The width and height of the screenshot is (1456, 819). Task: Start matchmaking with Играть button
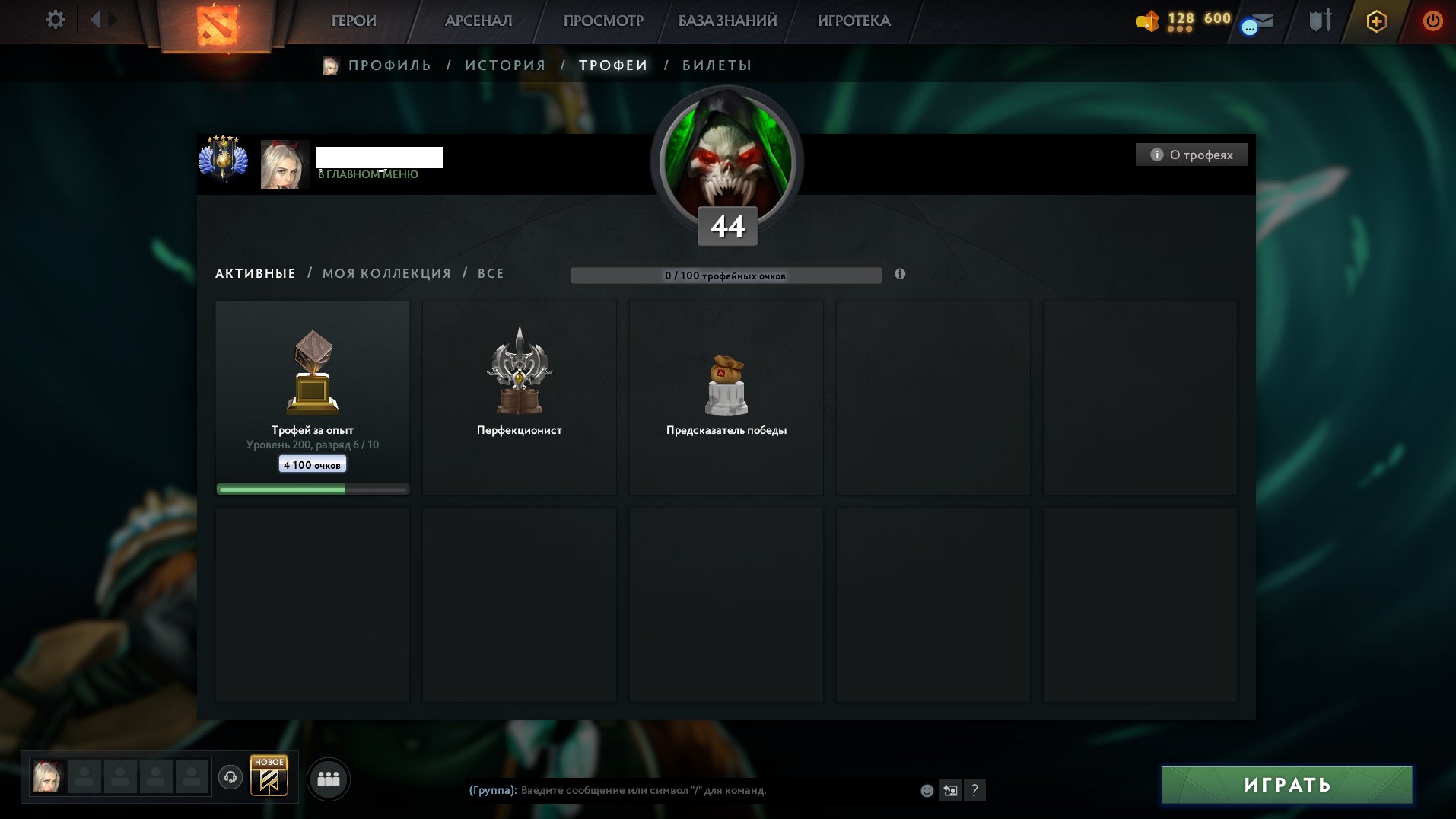coord(1286,785)
